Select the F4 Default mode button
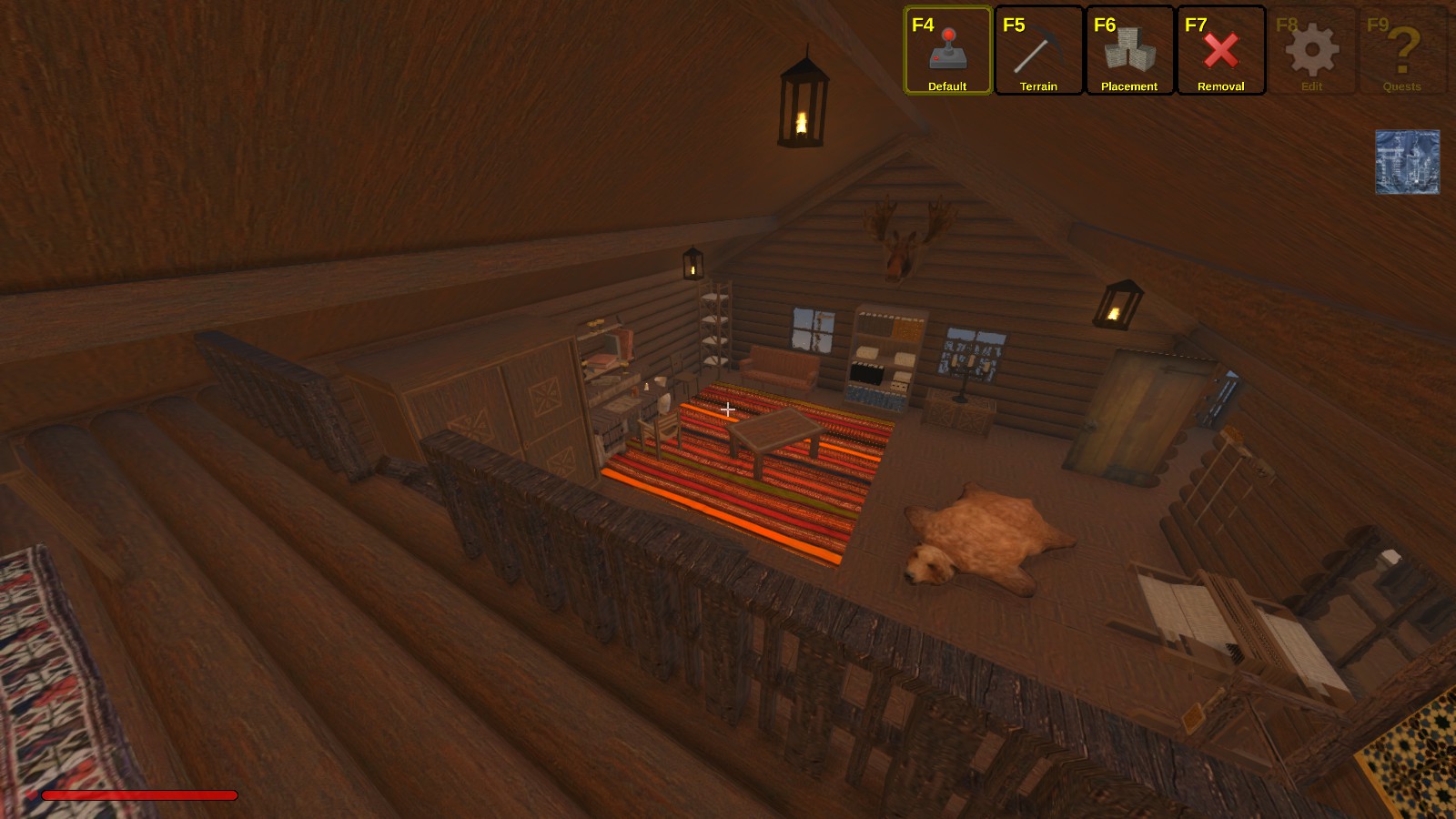Image resolution: width=1456 pixels, height=819 pixels. pos(947,51)
